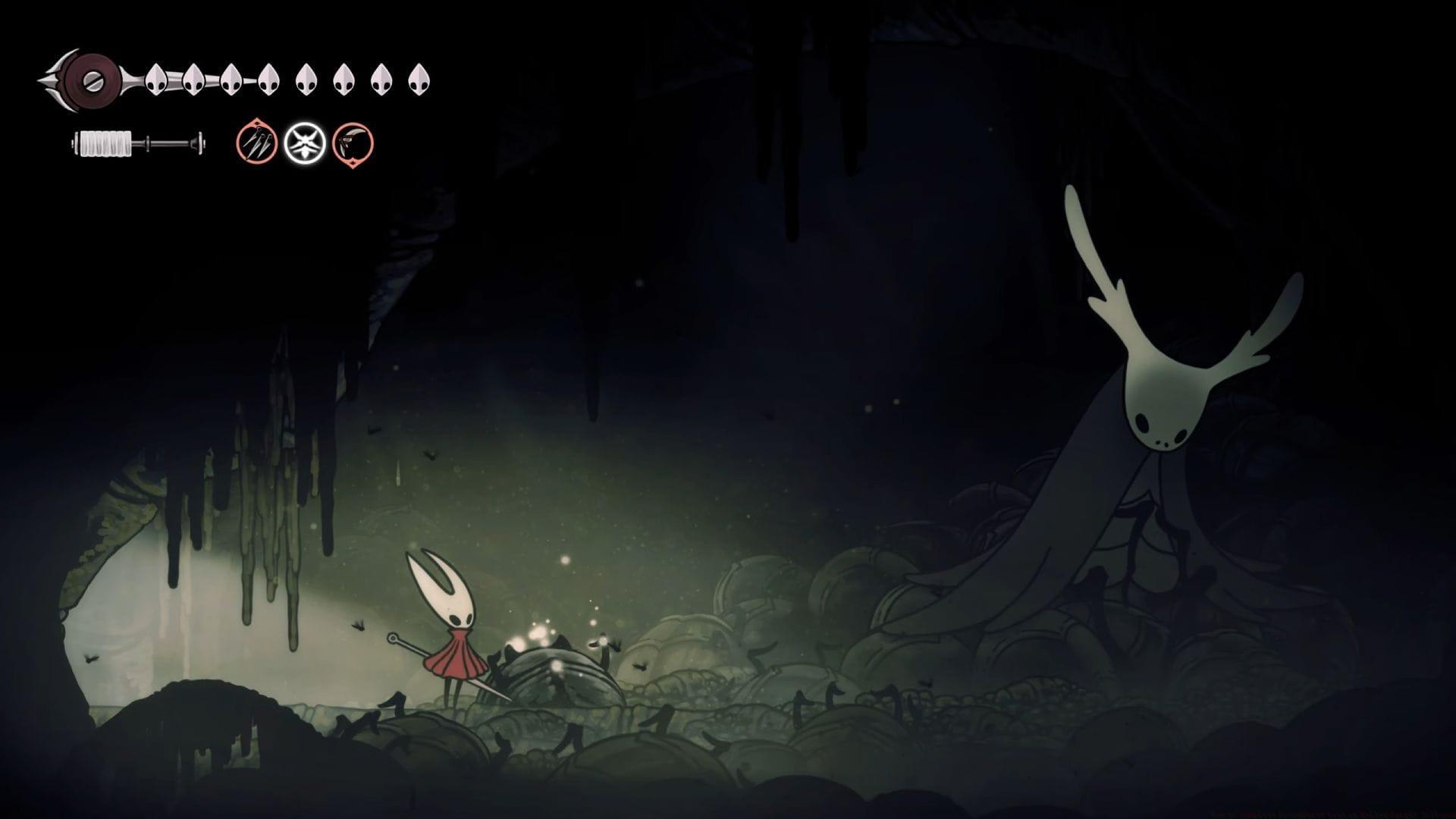Viewport: 1456px width, 819px height.
Task: Toggle the leftmost orange-ringed tool slot
Action: 256,144
